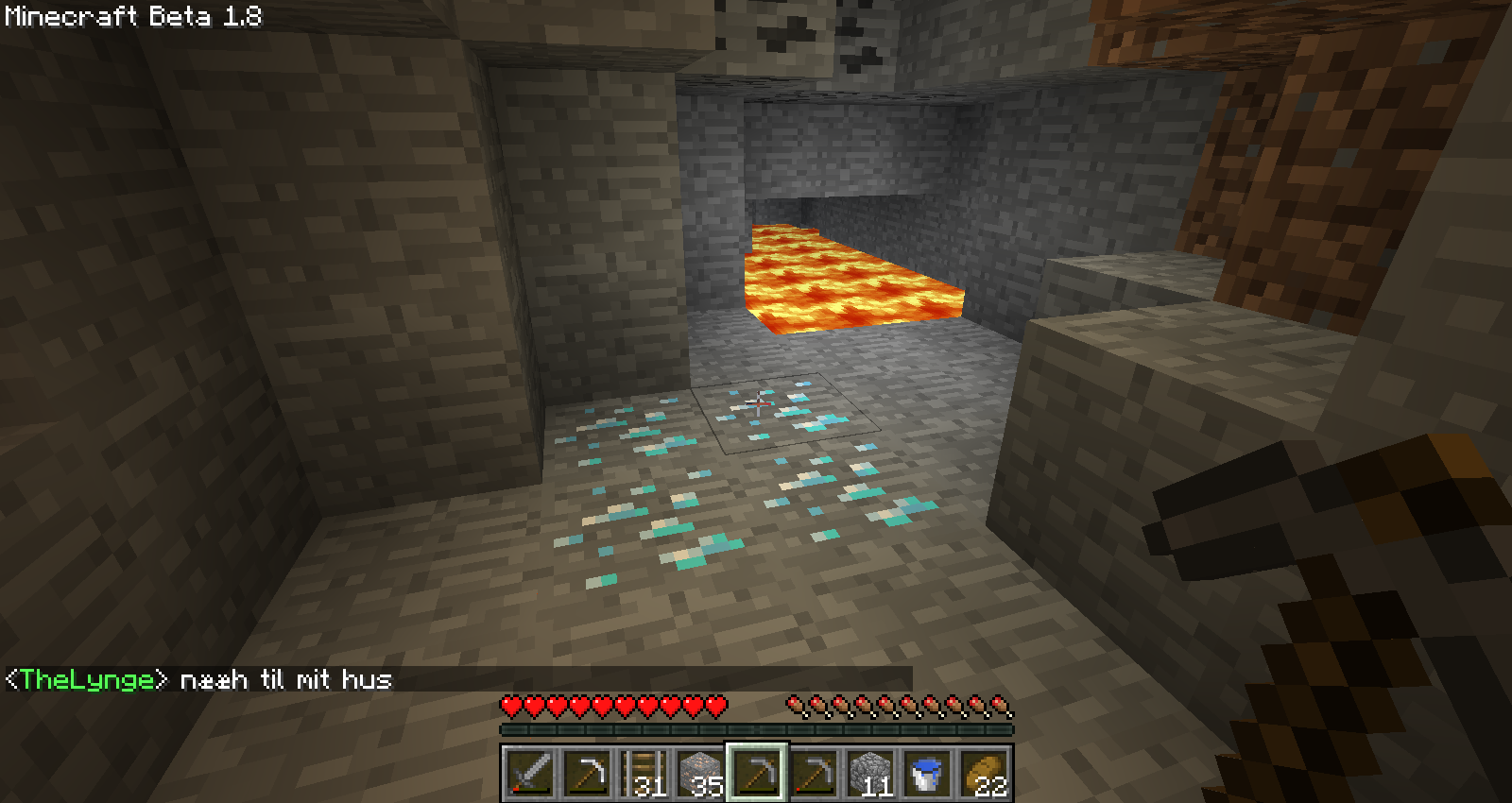Switch to the nearly broken stone pickaxe

point(814,774)
